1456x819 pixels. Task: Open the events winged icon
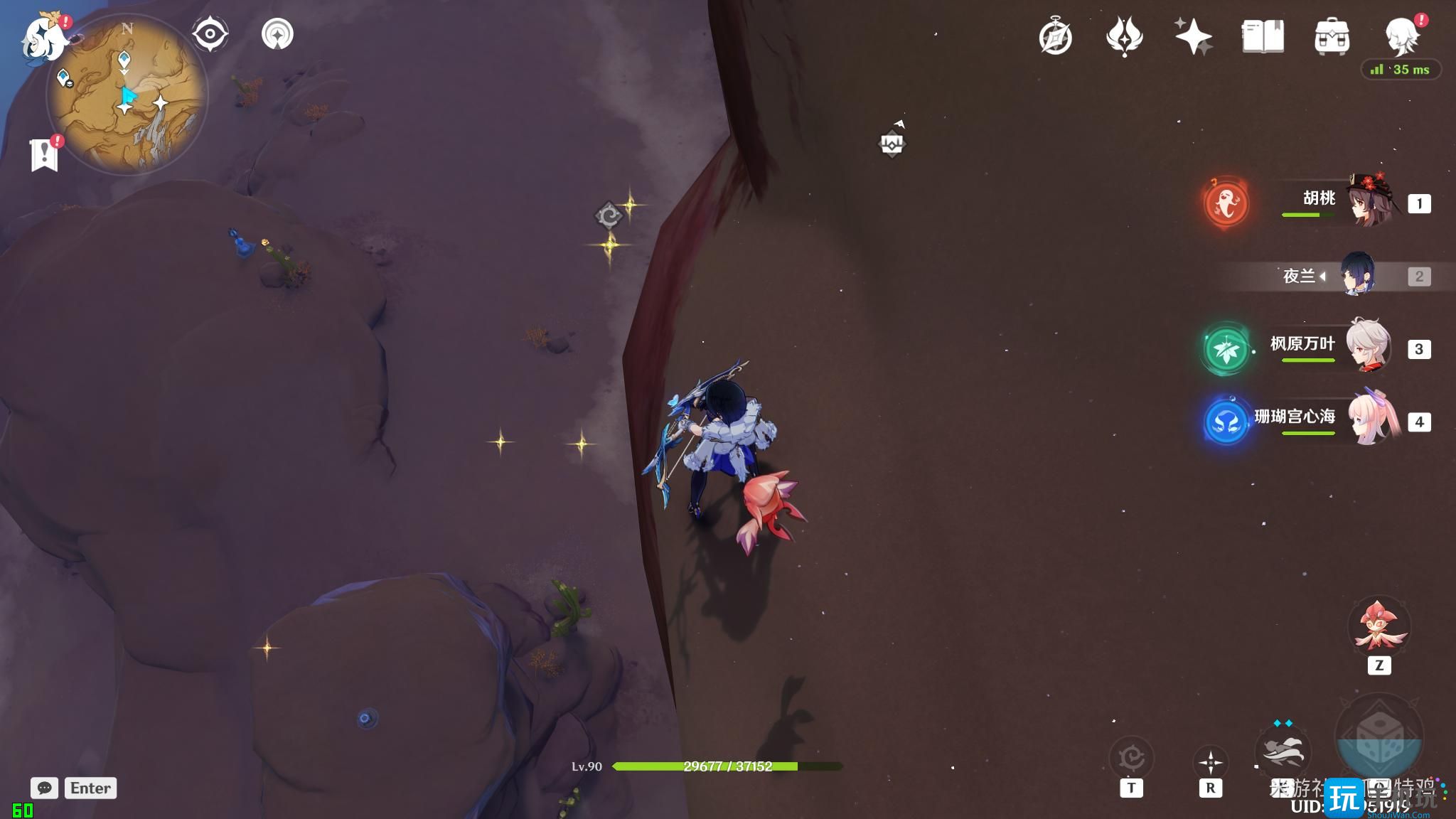coord(1124,37)
